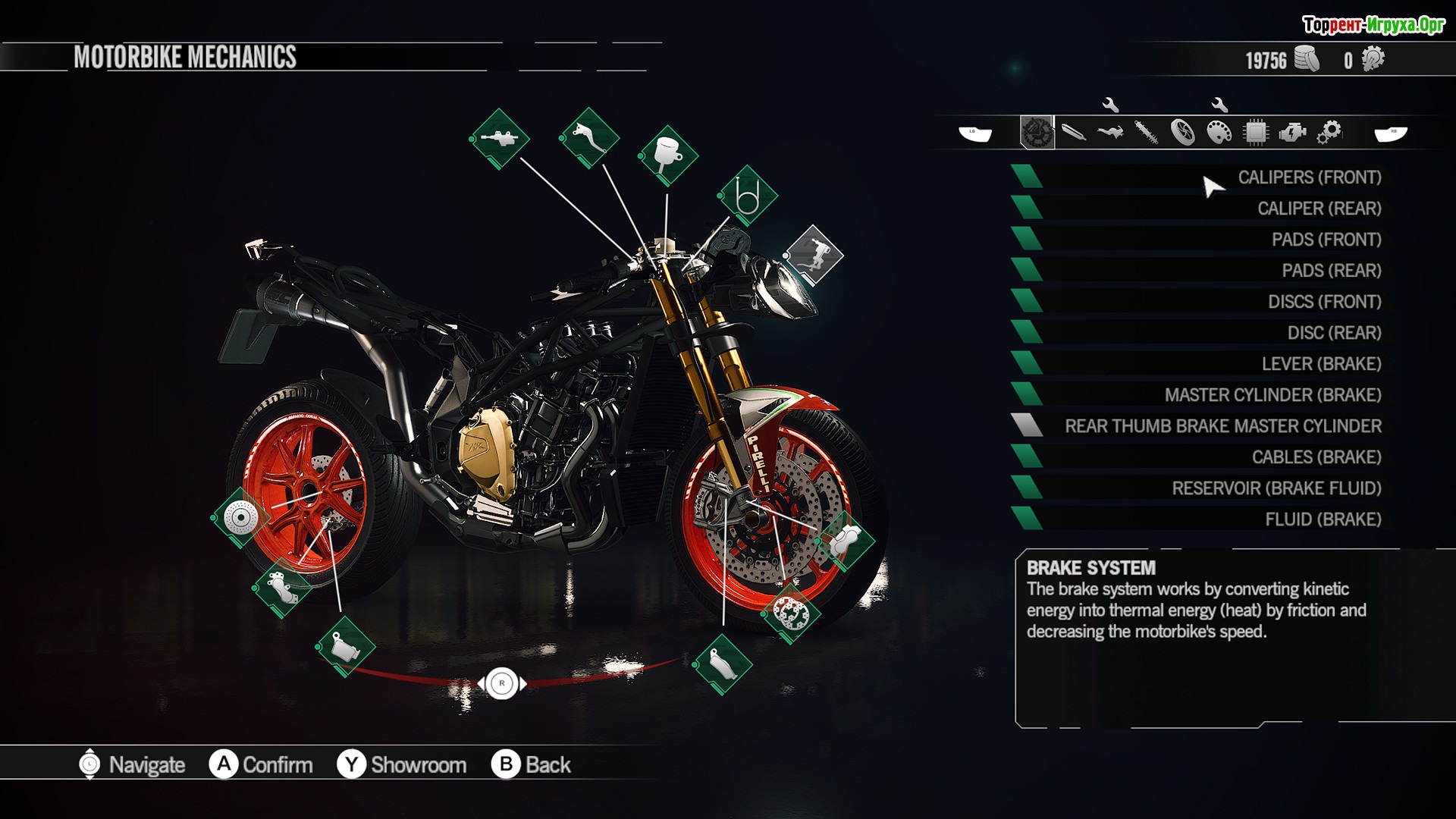Viewport: 1456px width, 819px height.
Task: Switch to the electronics chip tab
Action: pos(1256,133)
